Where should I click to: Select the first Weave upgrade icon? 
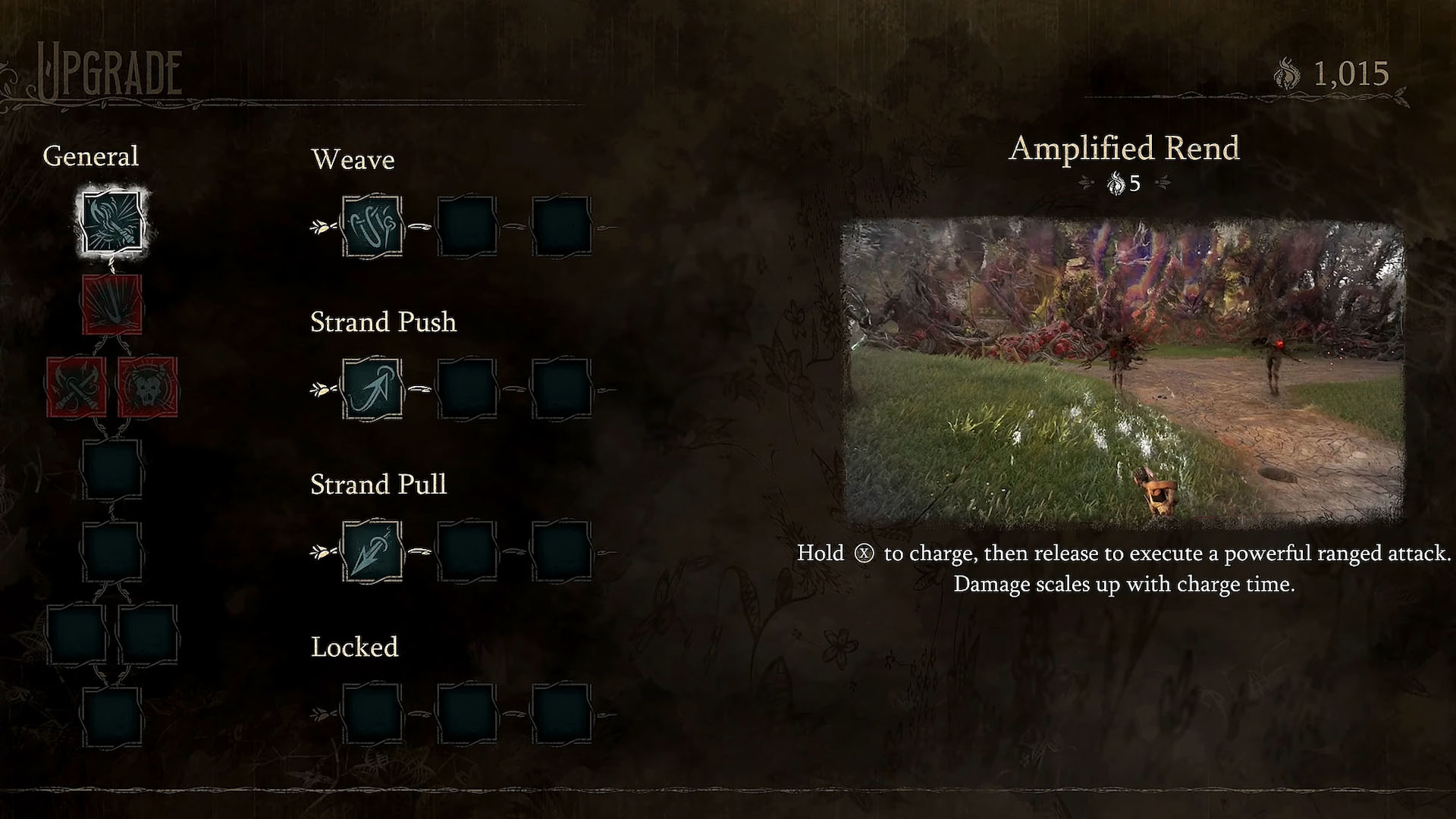pyautogui.click(x=372, y=226)
